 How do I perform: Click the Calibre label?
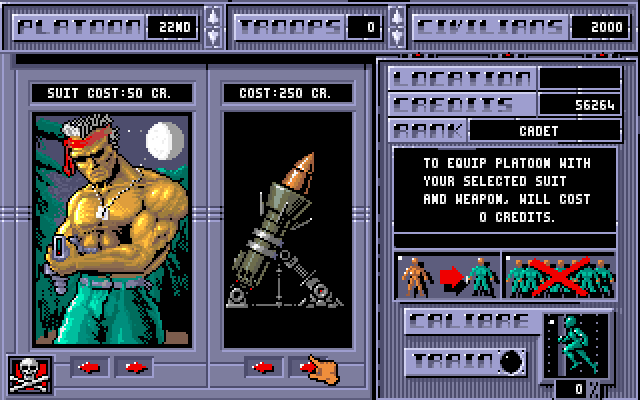coord(470,323)
